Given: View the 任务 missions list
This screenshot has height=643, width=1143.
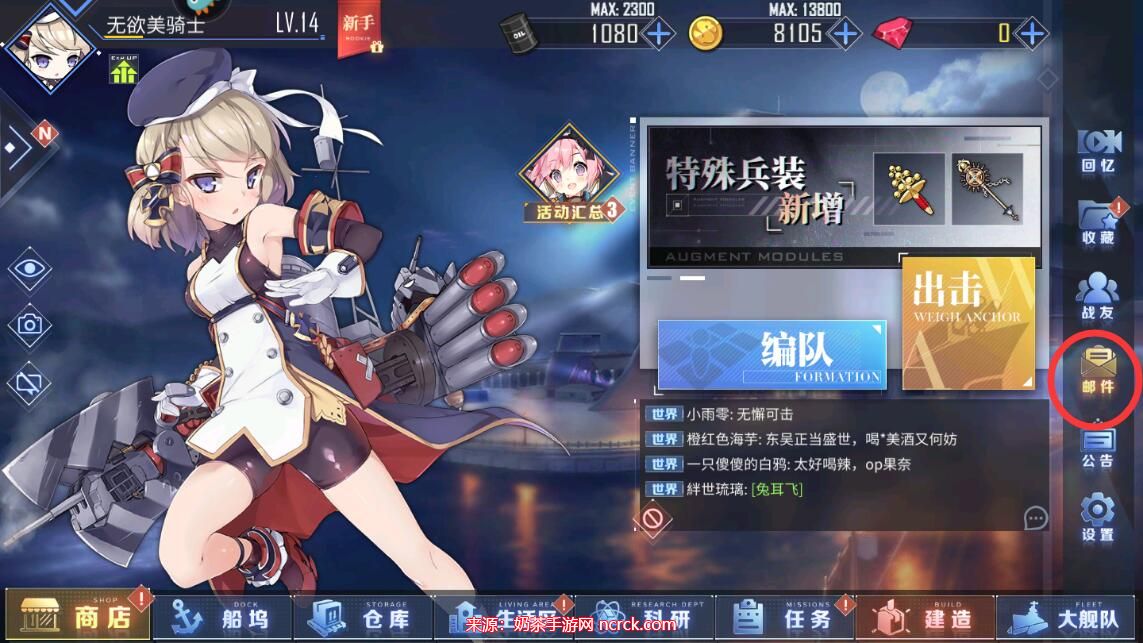Looking at the screenshot, I should [789, 616].
